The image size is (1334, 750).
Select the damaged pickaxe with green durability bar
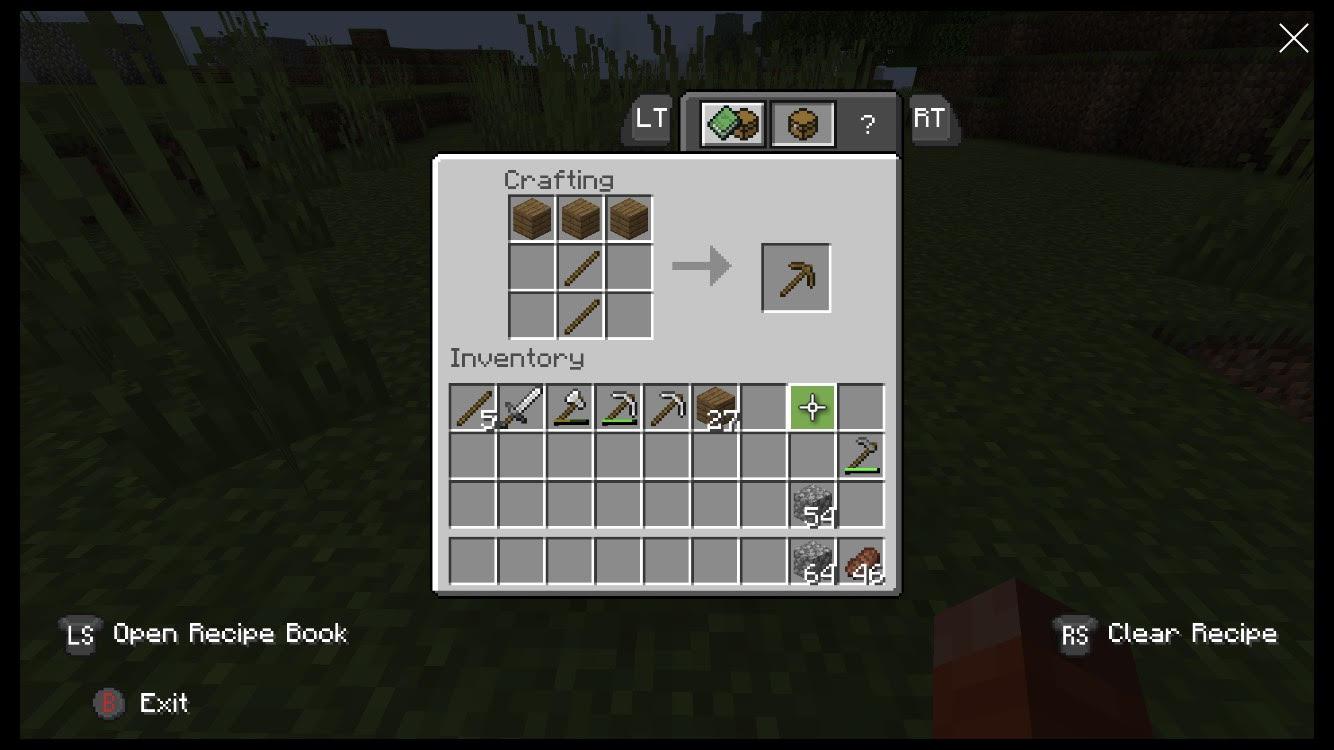click(x=618, y=407)
